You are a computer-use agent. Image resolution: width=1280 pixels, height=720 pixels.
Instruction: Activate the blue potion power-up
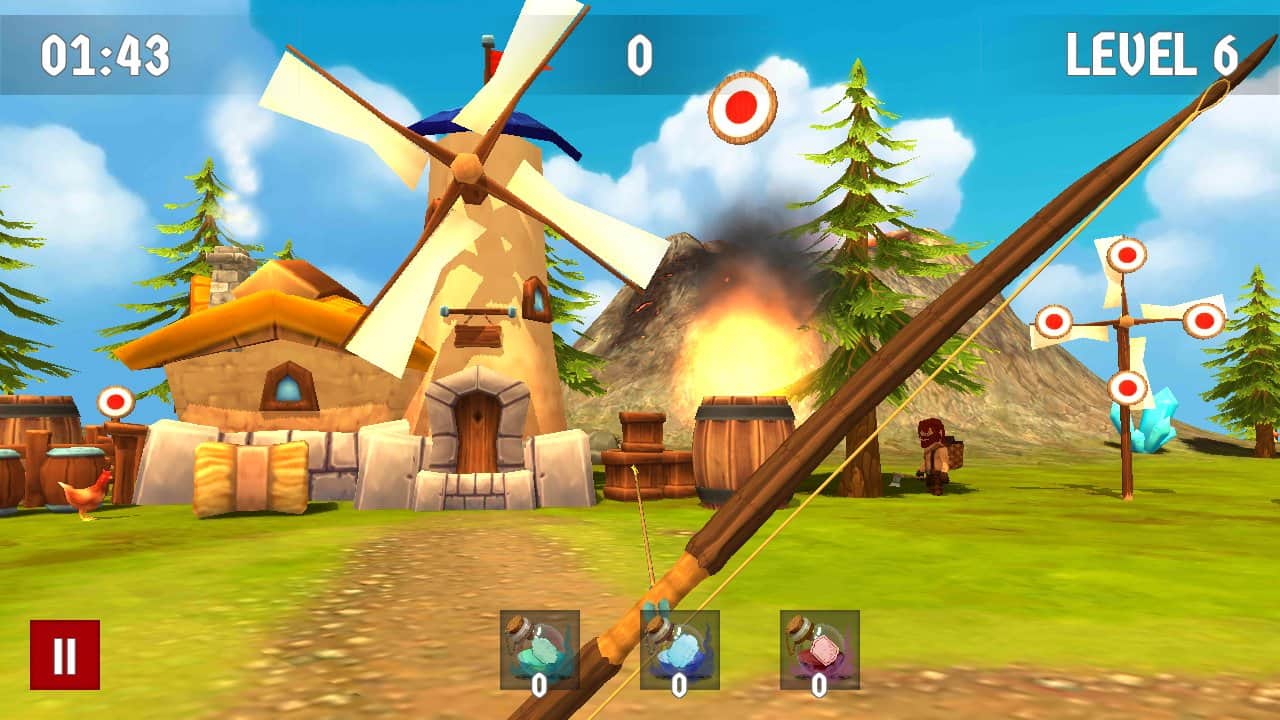pos(680,649)
